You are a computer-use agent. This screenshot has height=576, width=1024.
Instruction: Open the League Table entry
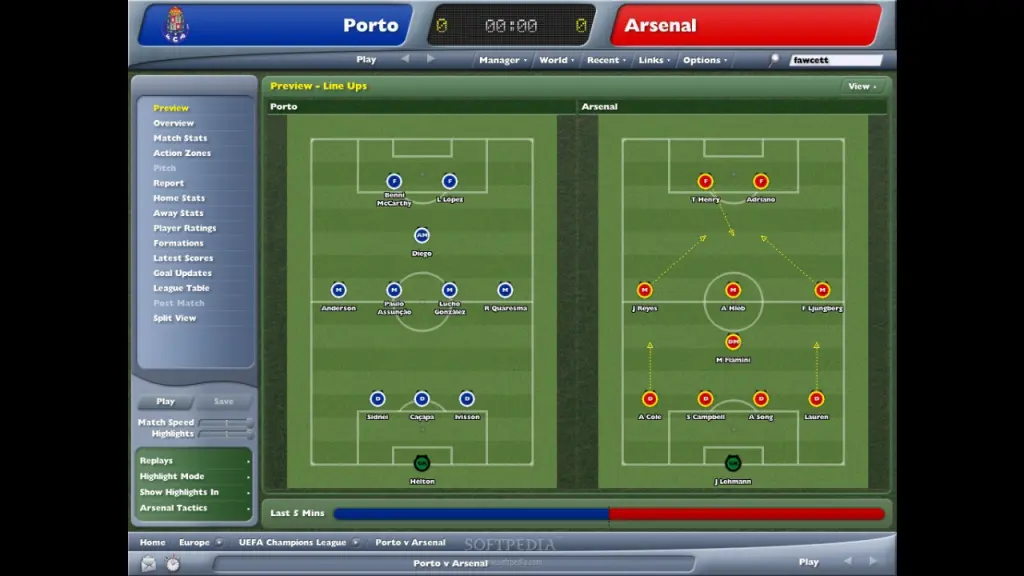(x=182, y=288)
